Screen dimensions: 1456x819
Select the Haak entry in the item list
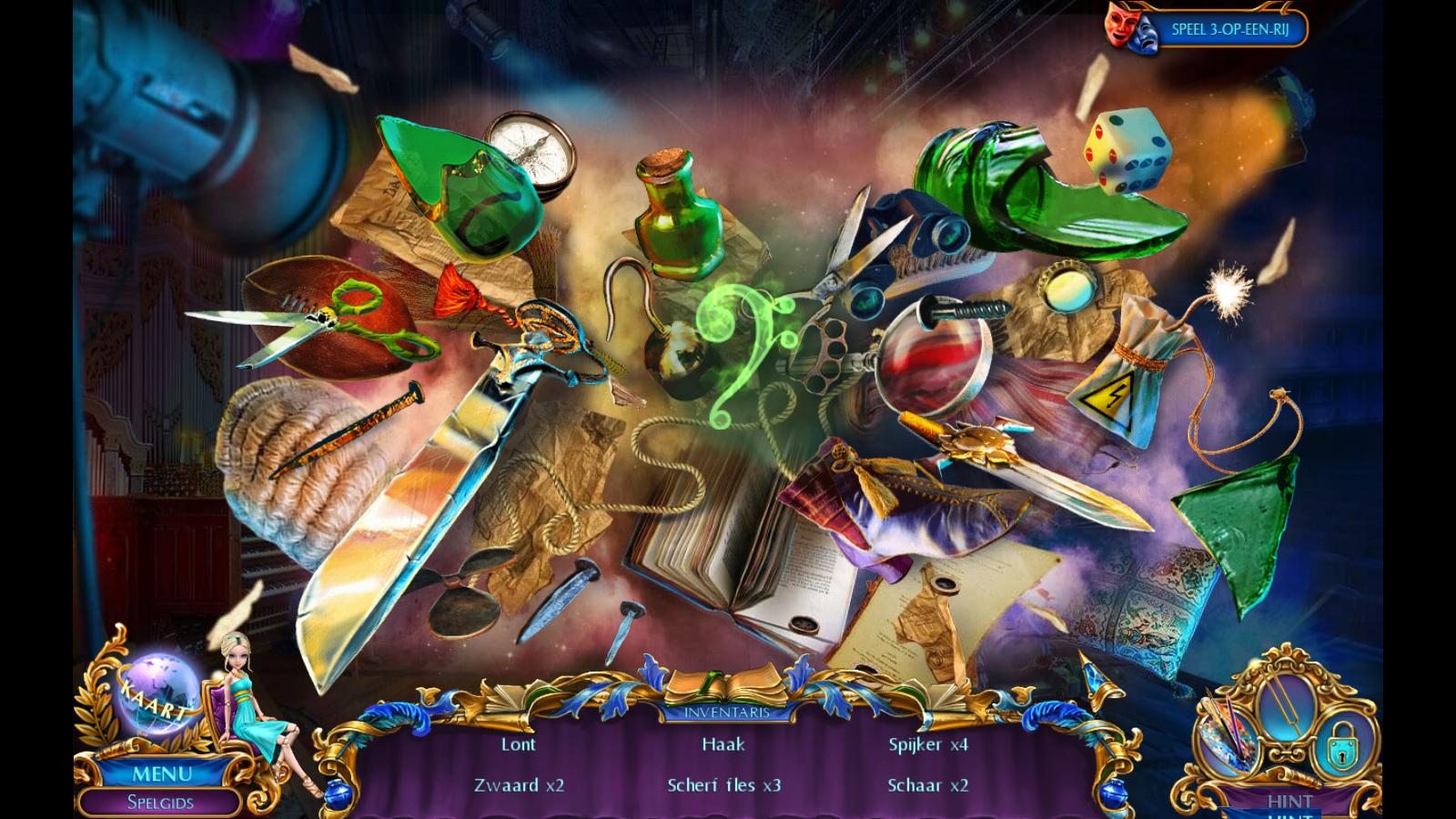pos(723,744)
